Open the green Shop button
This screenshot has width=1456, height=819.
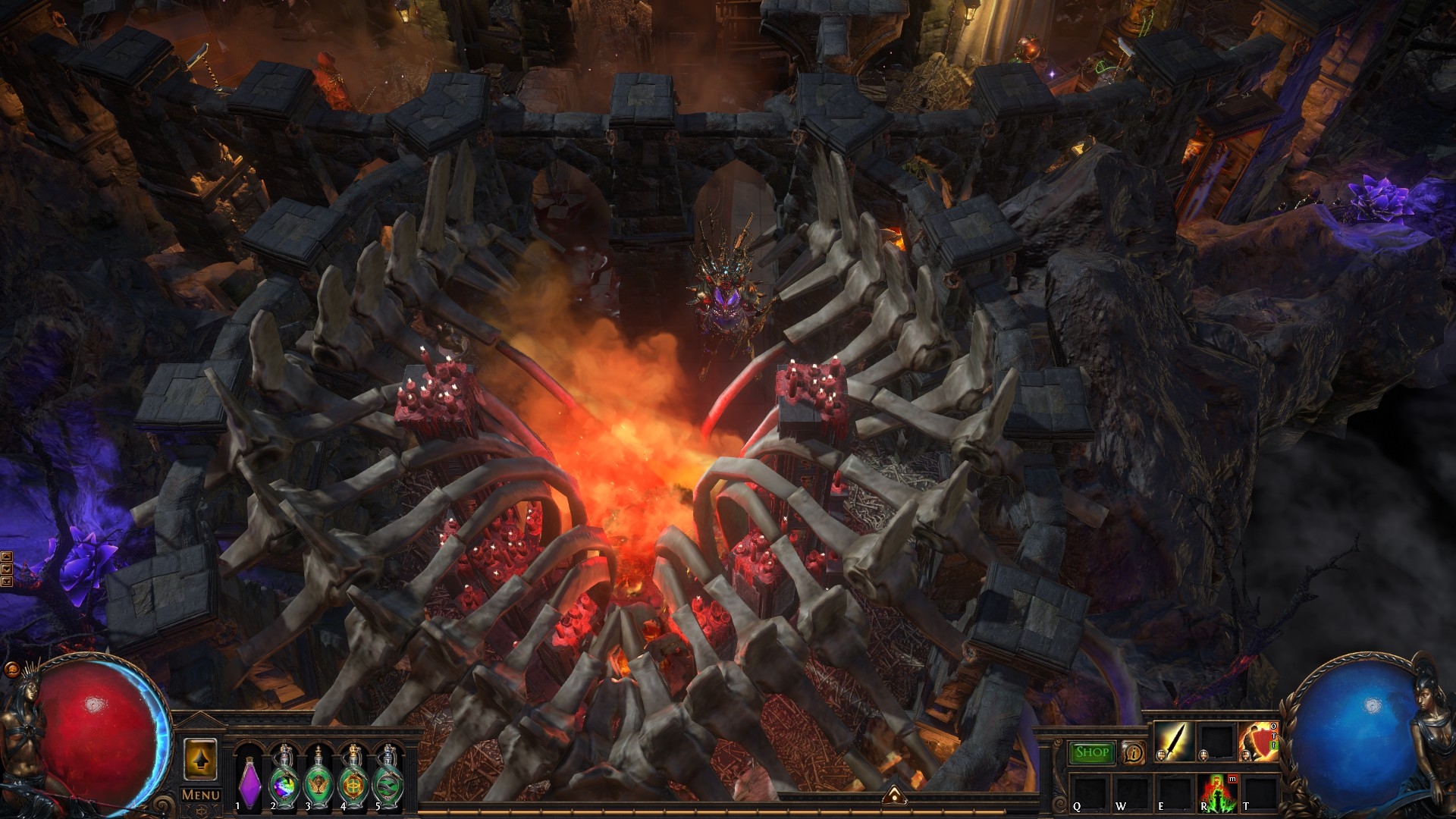click(x=1092, y=752)
